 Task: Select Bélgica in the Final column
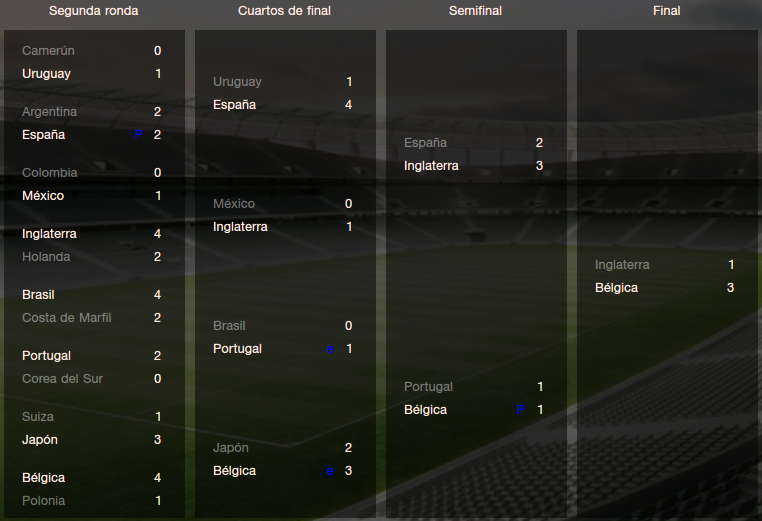tap(616, 288)
